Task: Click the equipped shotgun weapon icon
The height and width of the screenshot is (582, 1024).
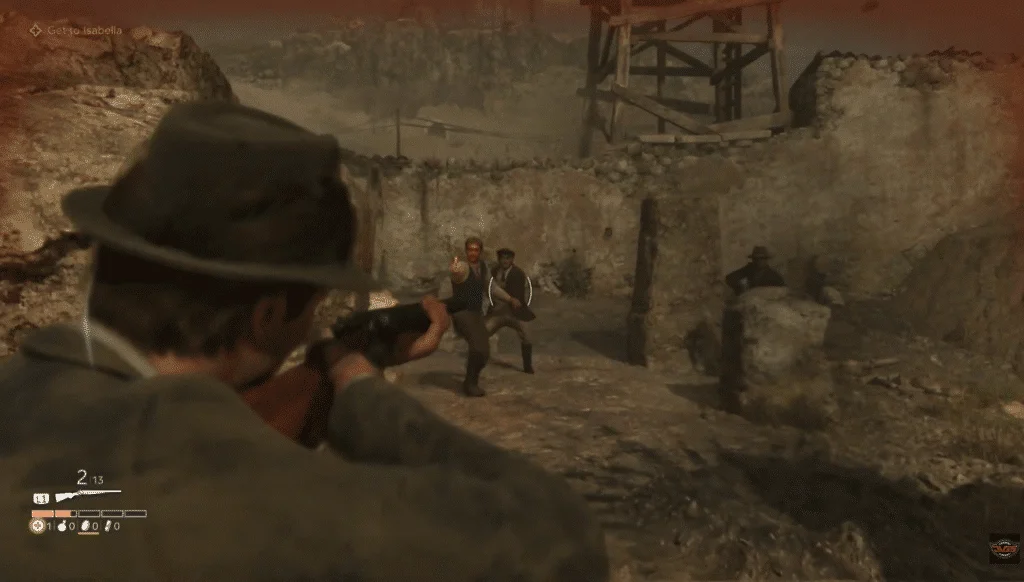Action: [88, 495]
